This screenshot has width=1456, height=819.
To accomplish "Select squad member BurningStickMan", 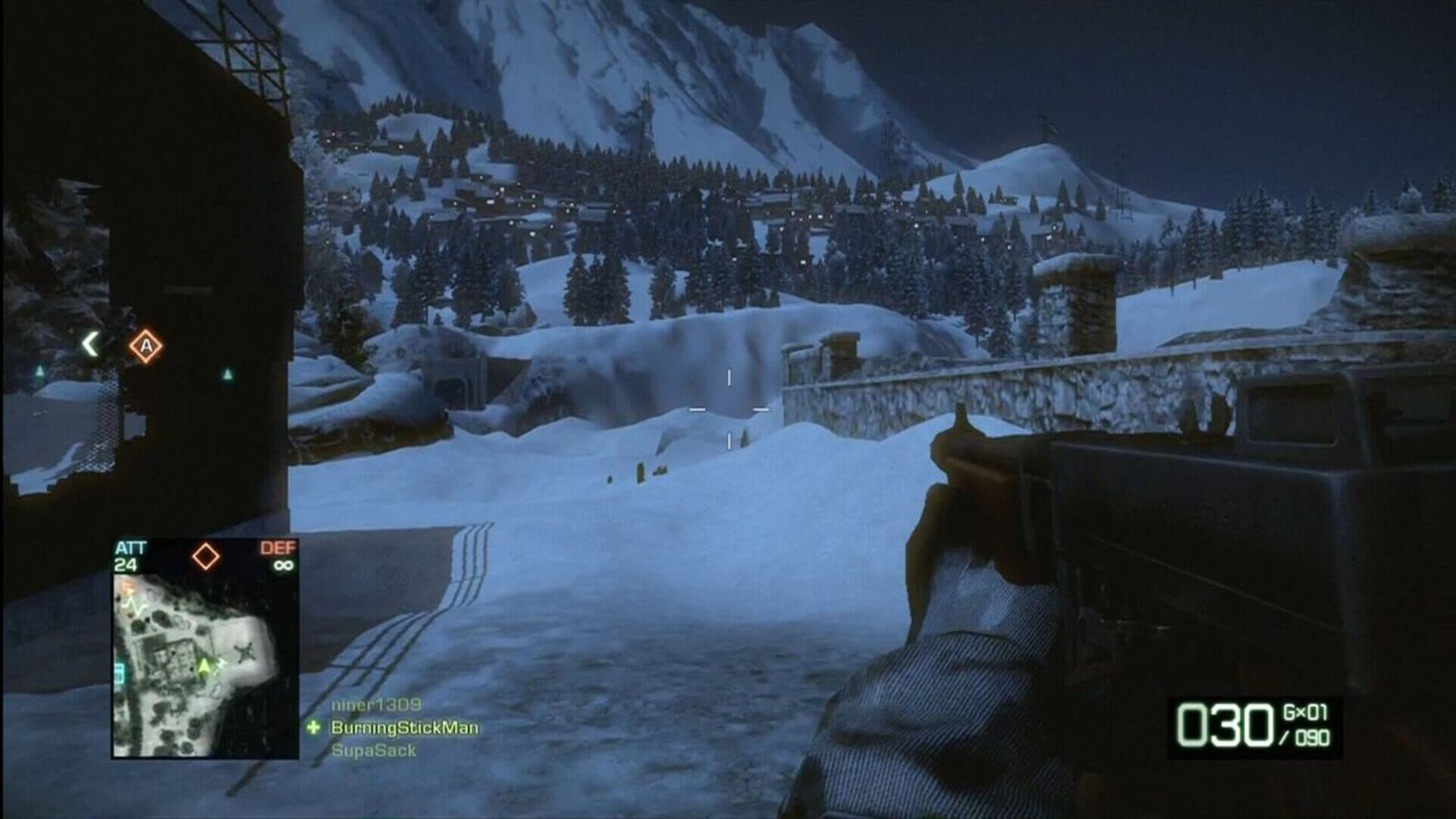I will 404,728.
